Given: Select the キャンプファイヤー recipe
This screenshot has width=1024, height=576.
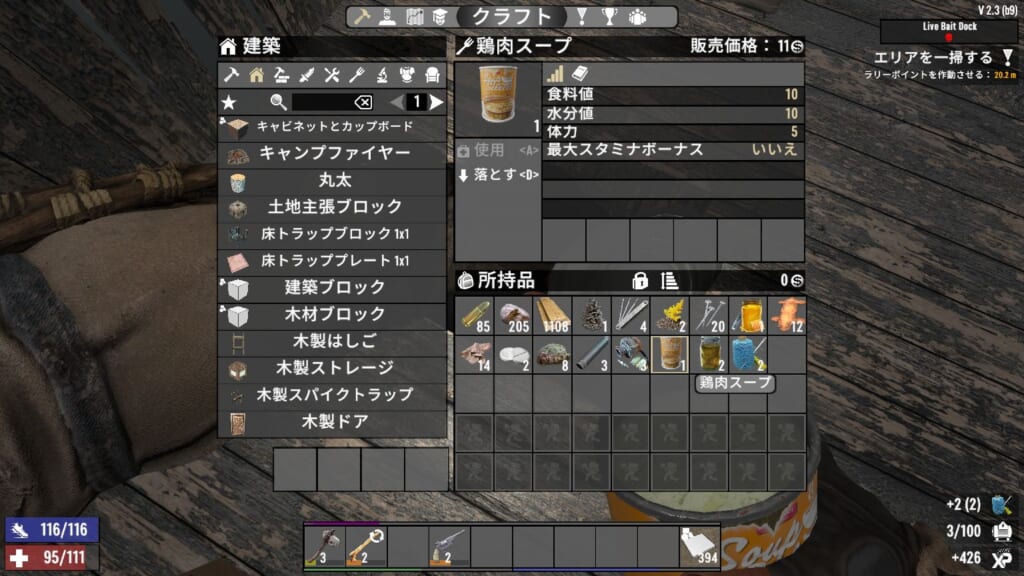Looking at the screenshot, I should click(333, 154).
